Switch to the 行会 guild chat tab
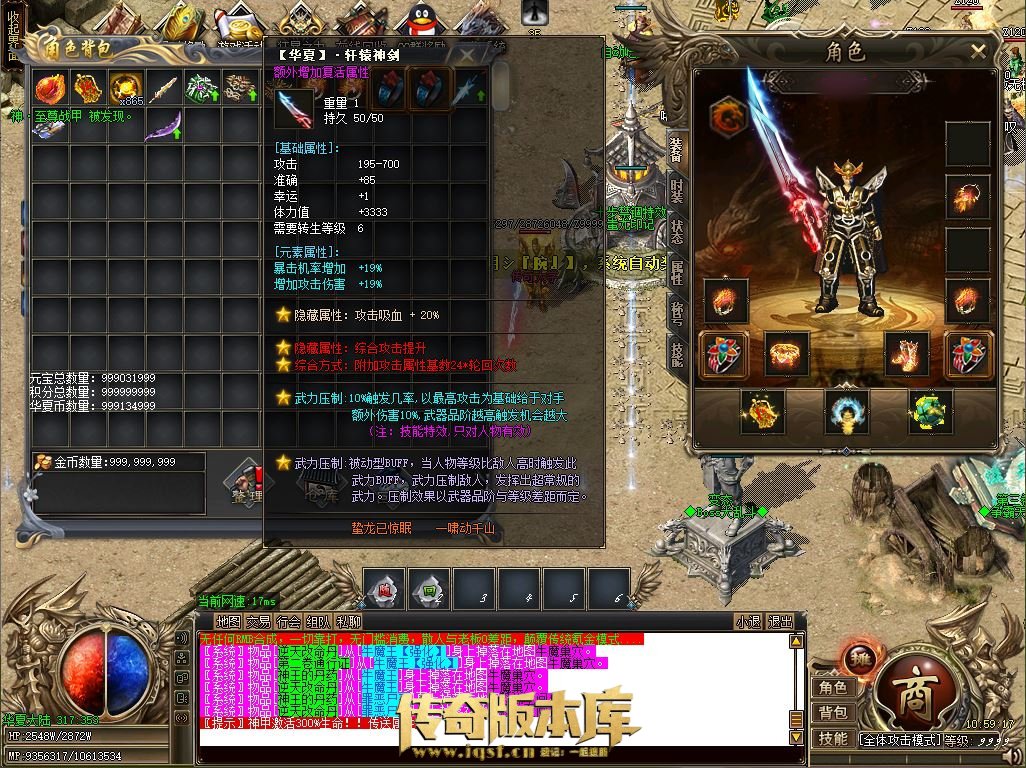 [289, 621]
